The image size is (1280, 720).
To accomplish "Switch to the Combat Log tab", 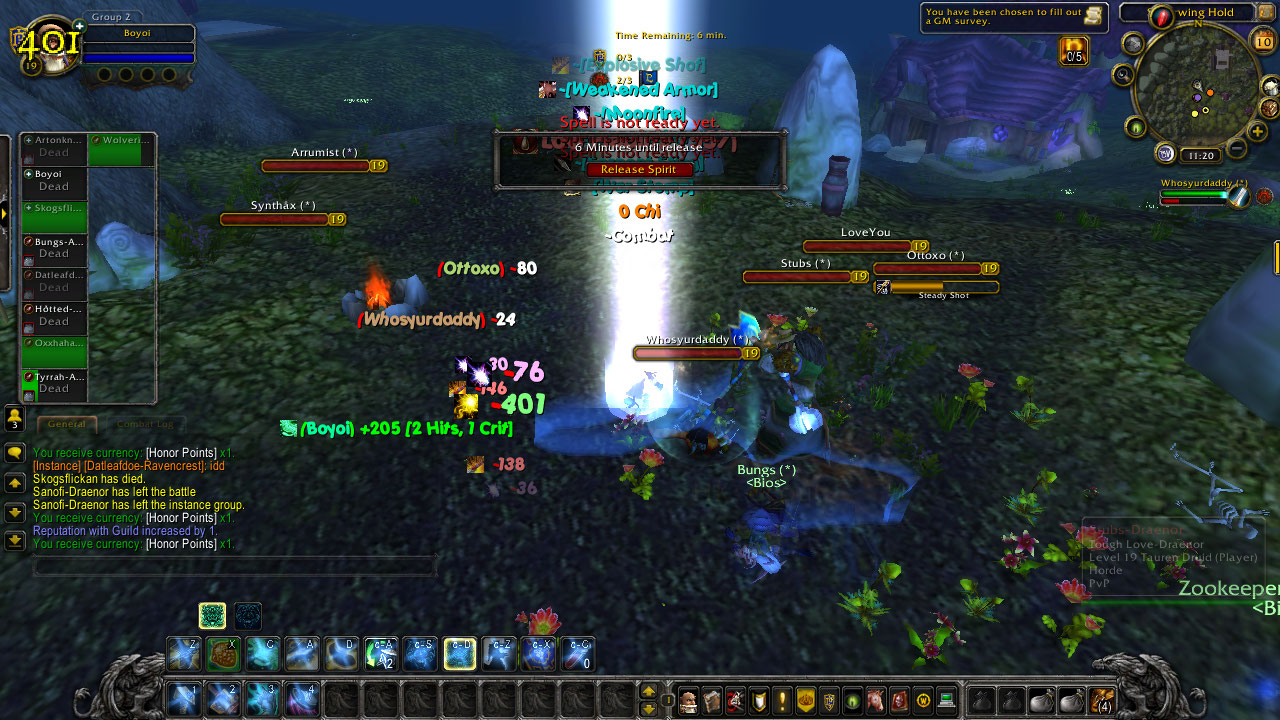I will (144, 425).
